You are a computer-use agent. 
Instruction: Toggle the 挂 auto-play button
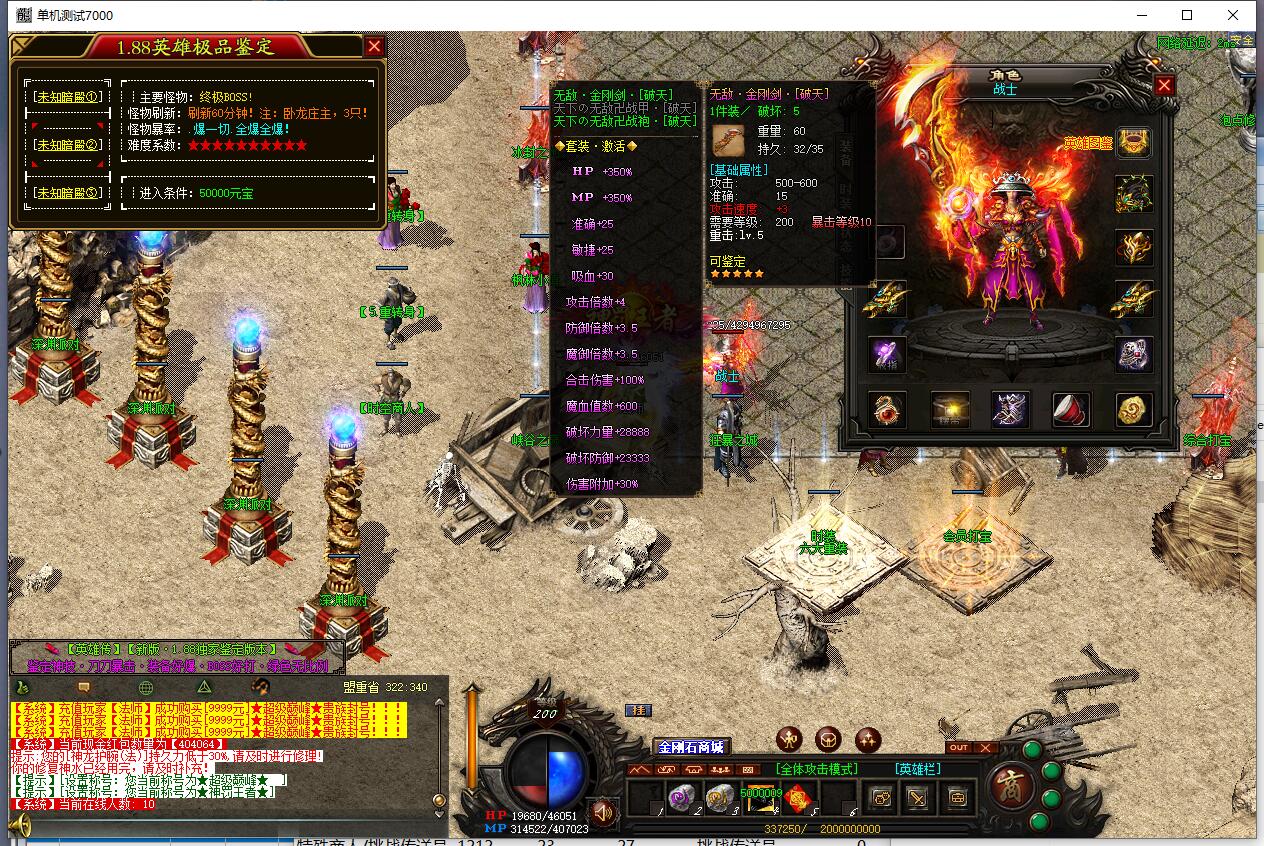638,710
